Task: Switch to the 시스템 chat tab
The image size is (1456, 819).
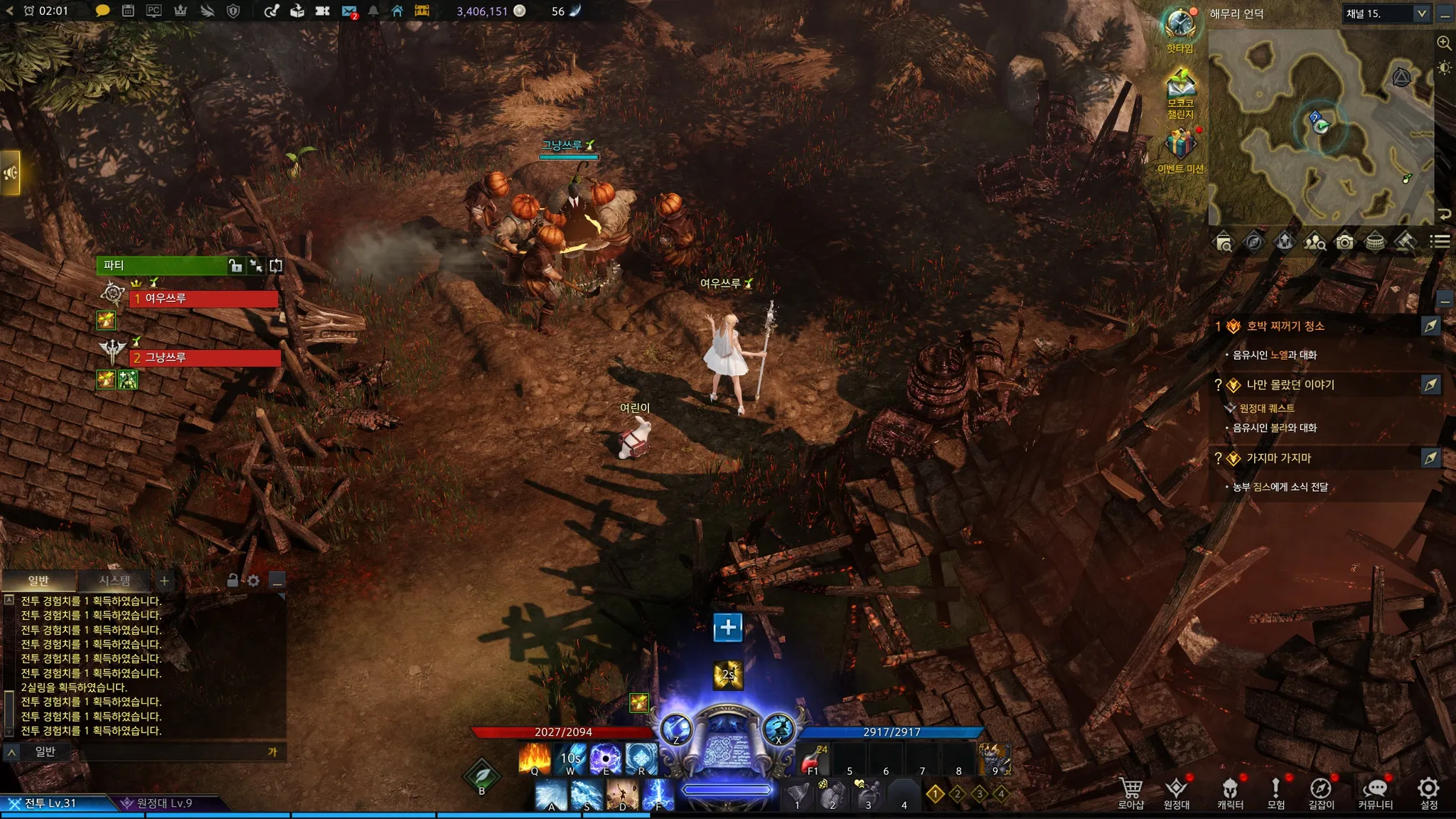Action: (x=114, y=581)
